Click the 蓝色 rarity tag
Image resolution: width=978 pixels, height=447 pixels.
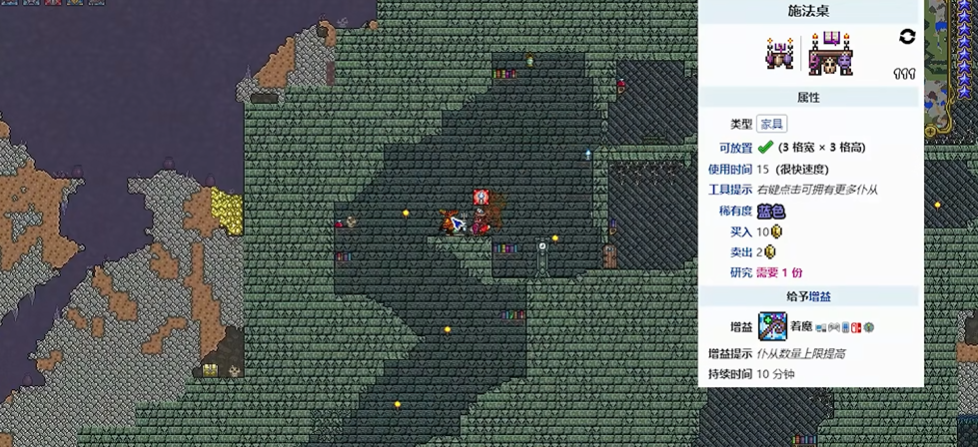[770, 211]
